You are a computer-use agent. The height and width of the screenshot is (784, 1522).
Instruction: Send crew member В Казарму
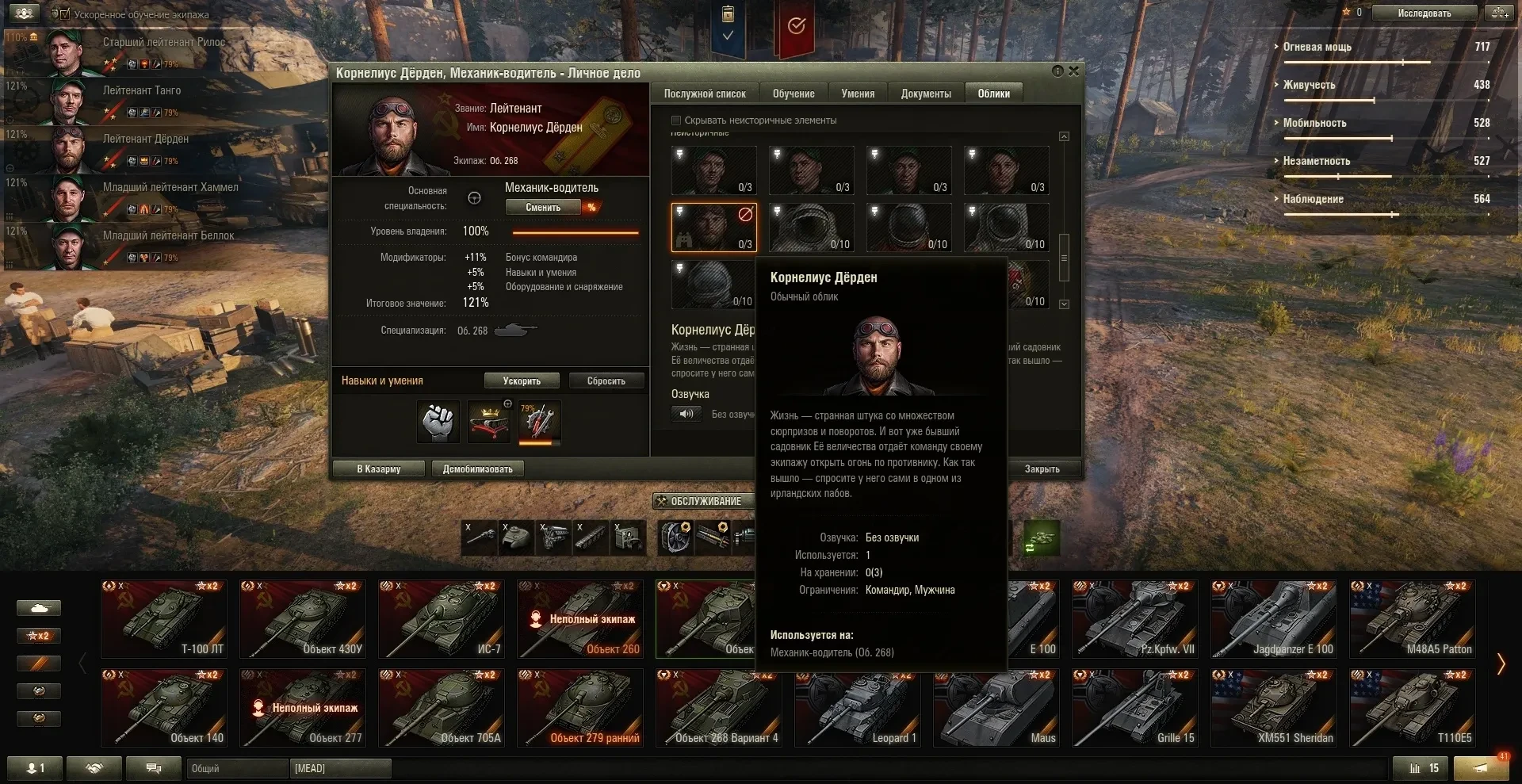[378, 469]
